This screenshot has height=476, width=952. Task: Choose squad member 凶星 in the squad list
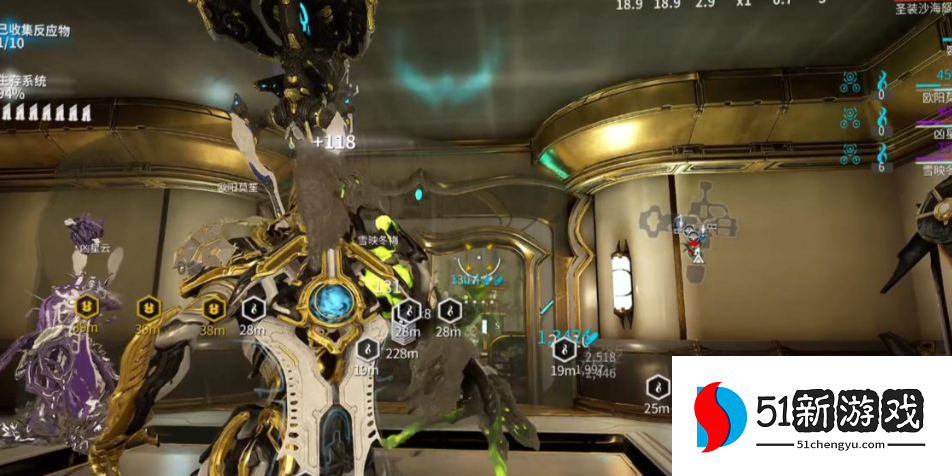pyautogui.click(x=934, y=132)
